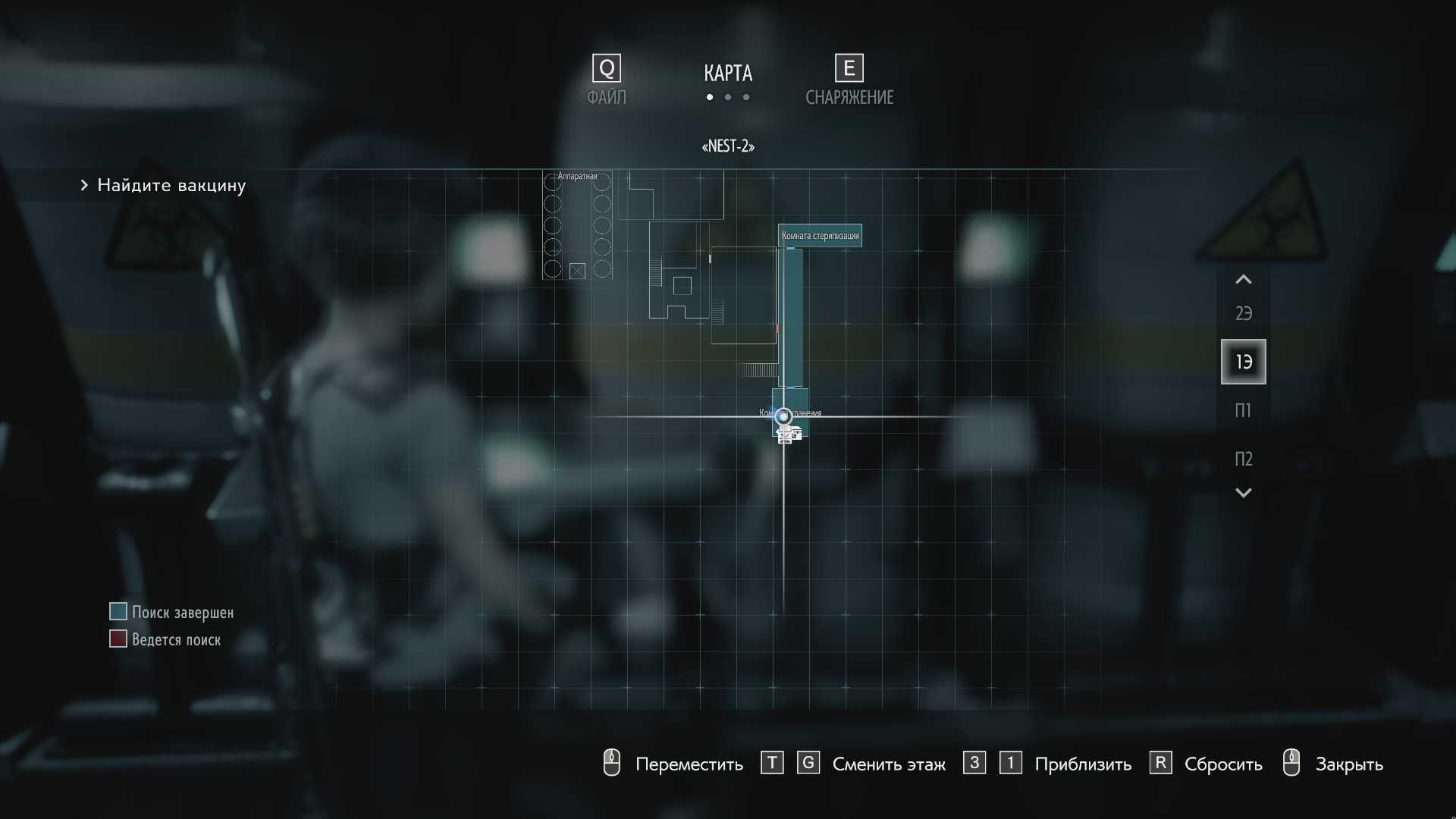This screenshot has width=1456, height=819.
Task: Show floor П2 on the map
Action: 1243,459
